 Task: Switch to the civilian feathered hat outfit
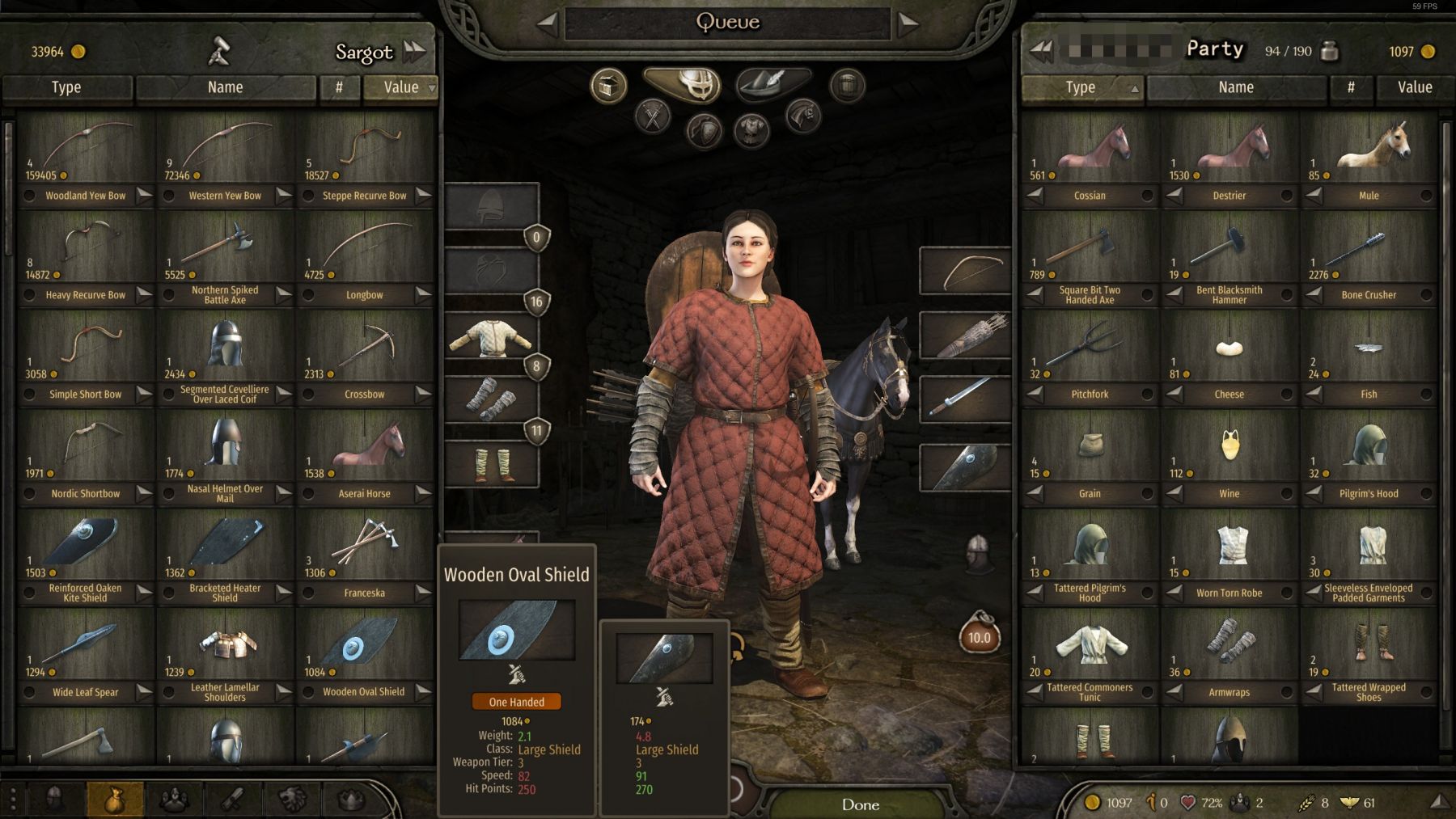pos(772,83)
